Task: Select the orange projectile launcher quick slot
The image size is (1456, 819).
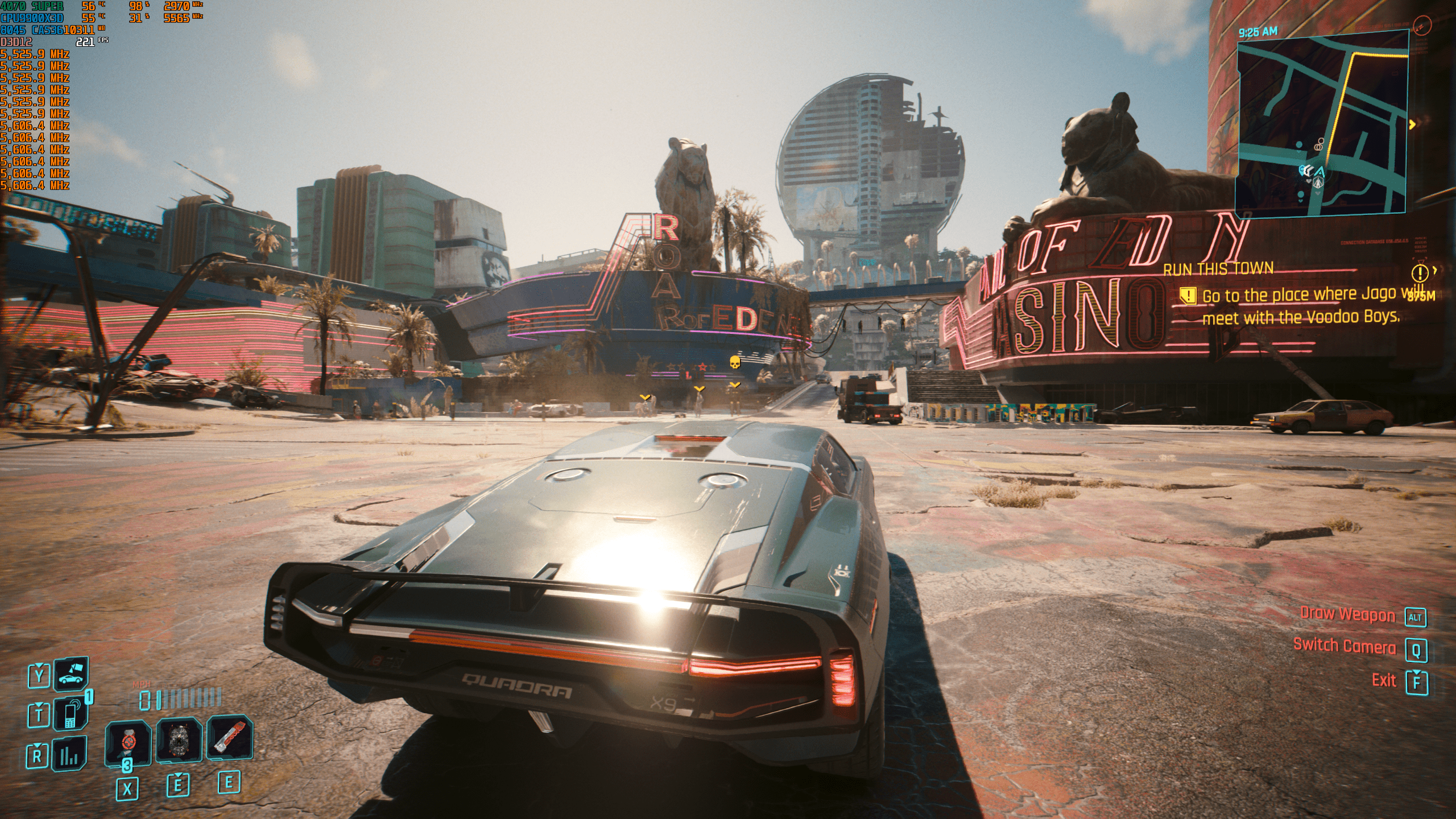Action: pos(229,738)
